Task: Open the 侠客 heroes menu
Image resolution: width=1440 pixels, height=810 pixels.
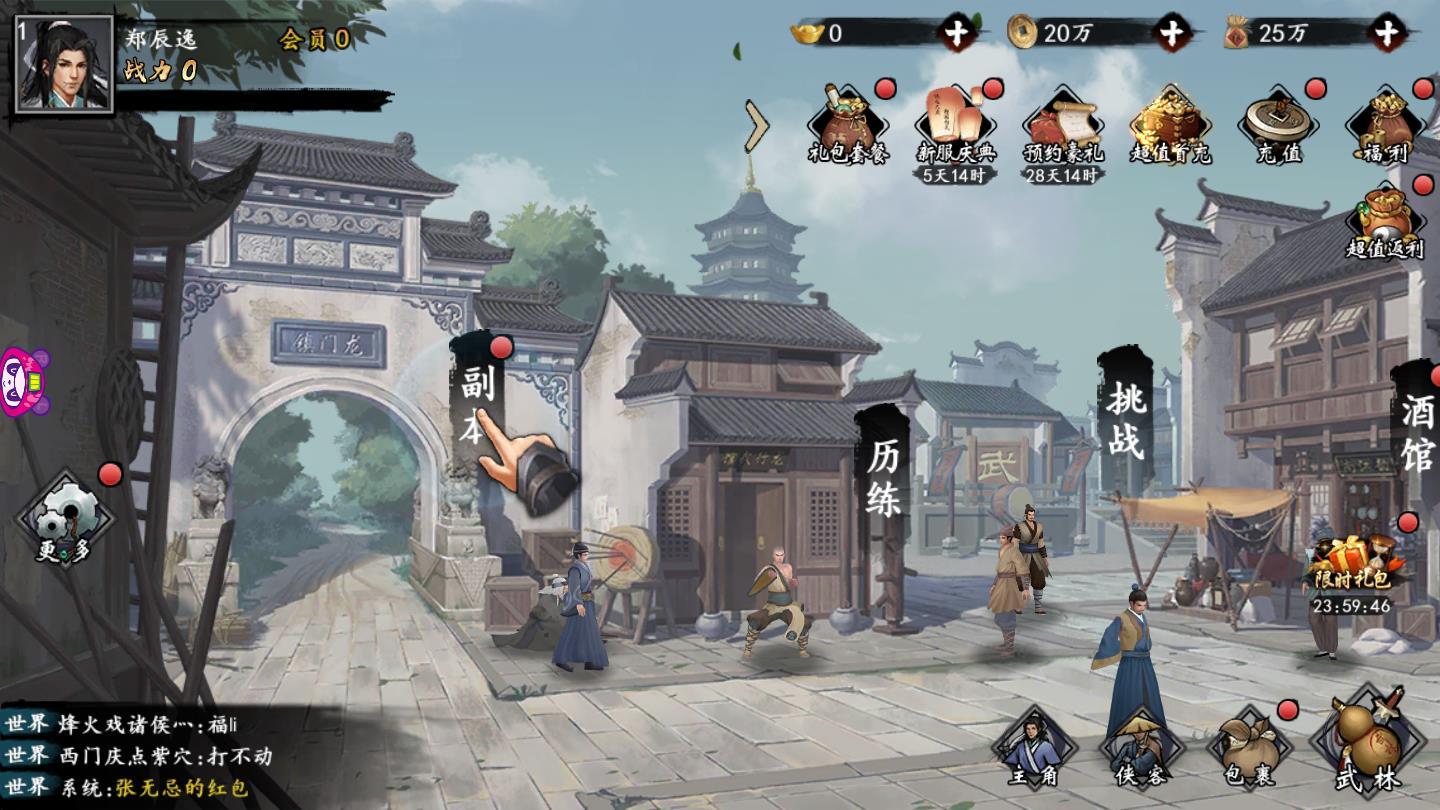Action: 1140,748
